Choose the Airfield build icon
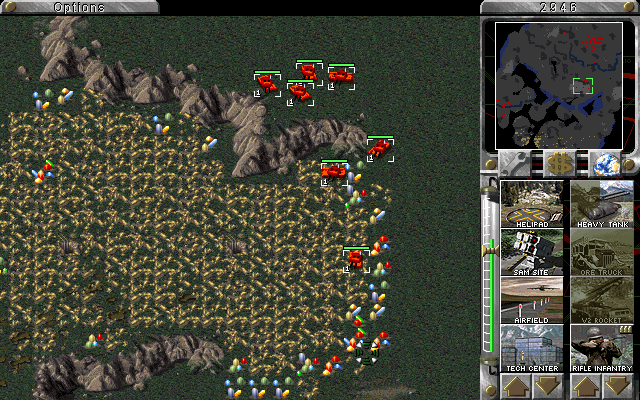The height and width of the screenshot is (400, 640). [x=532, y=300]
